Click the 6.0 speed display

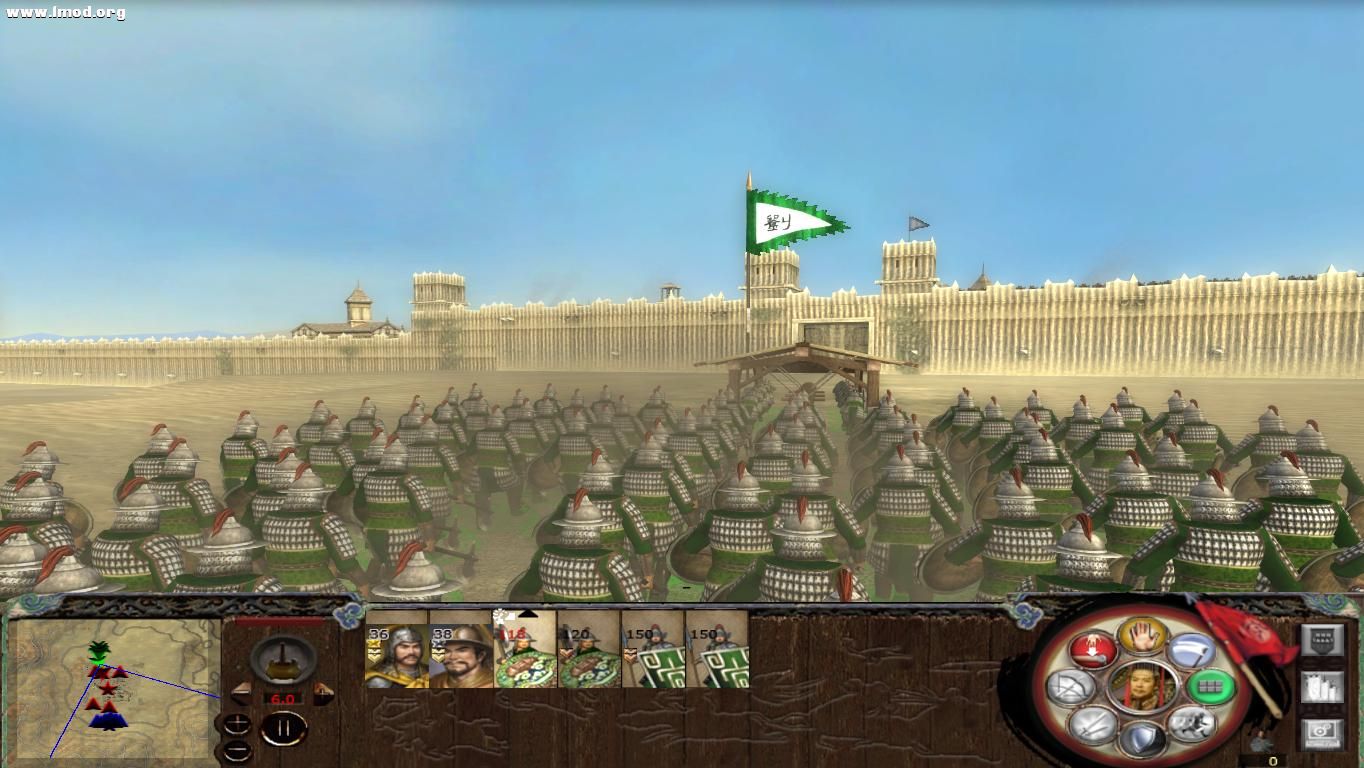(x=283, y=698)
